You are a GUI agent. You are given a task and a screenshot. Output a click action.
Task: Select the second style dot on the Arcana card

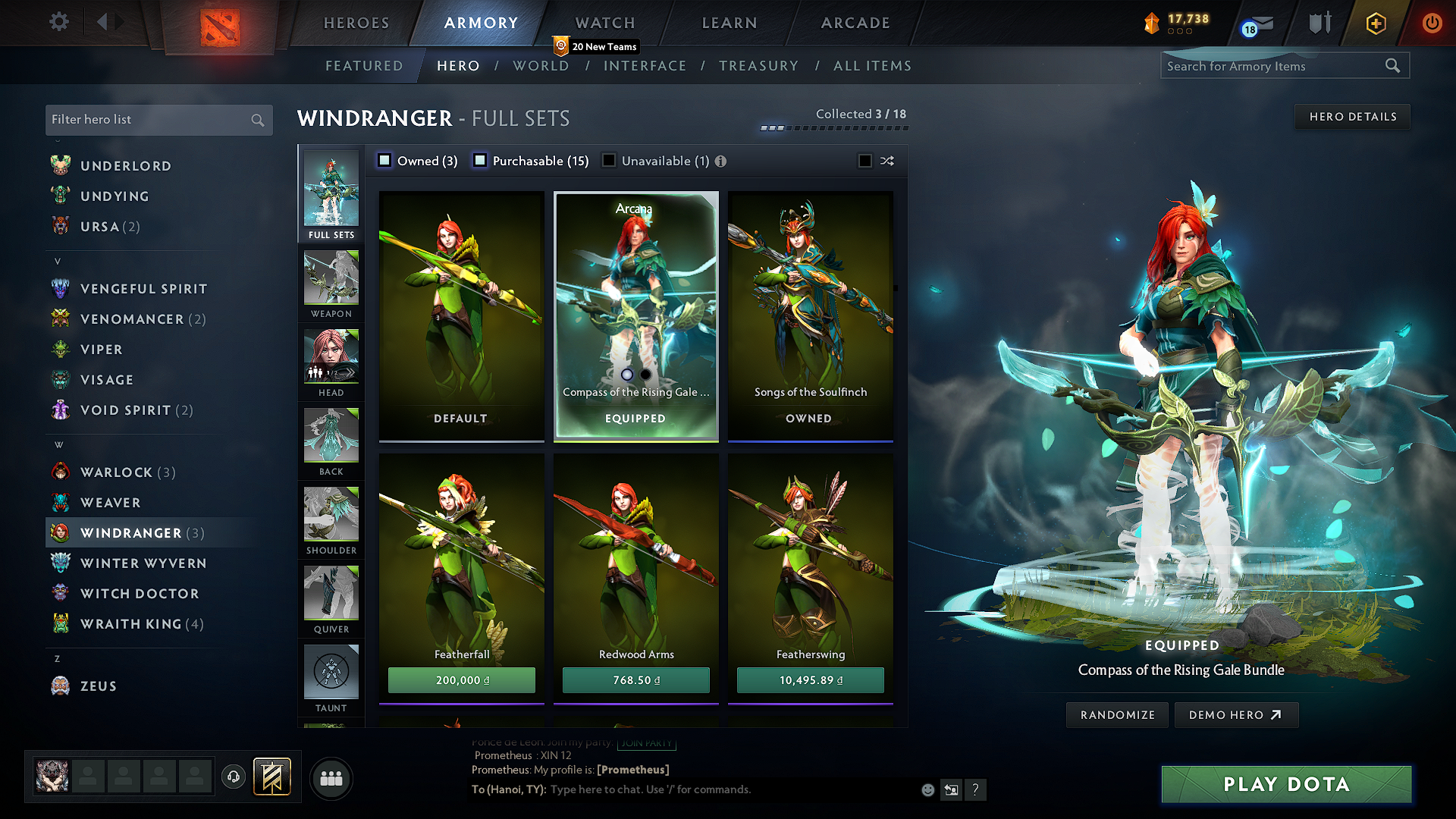pos(645,375)
